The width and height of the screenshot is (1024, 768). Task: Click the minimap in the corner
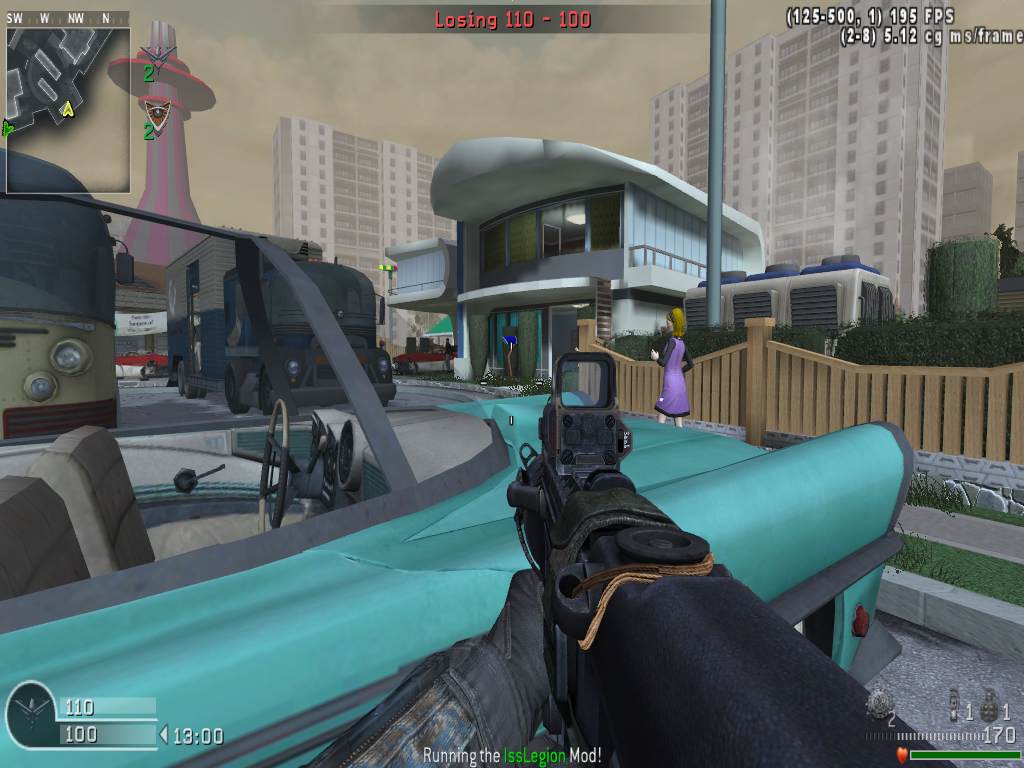[68, 110]
